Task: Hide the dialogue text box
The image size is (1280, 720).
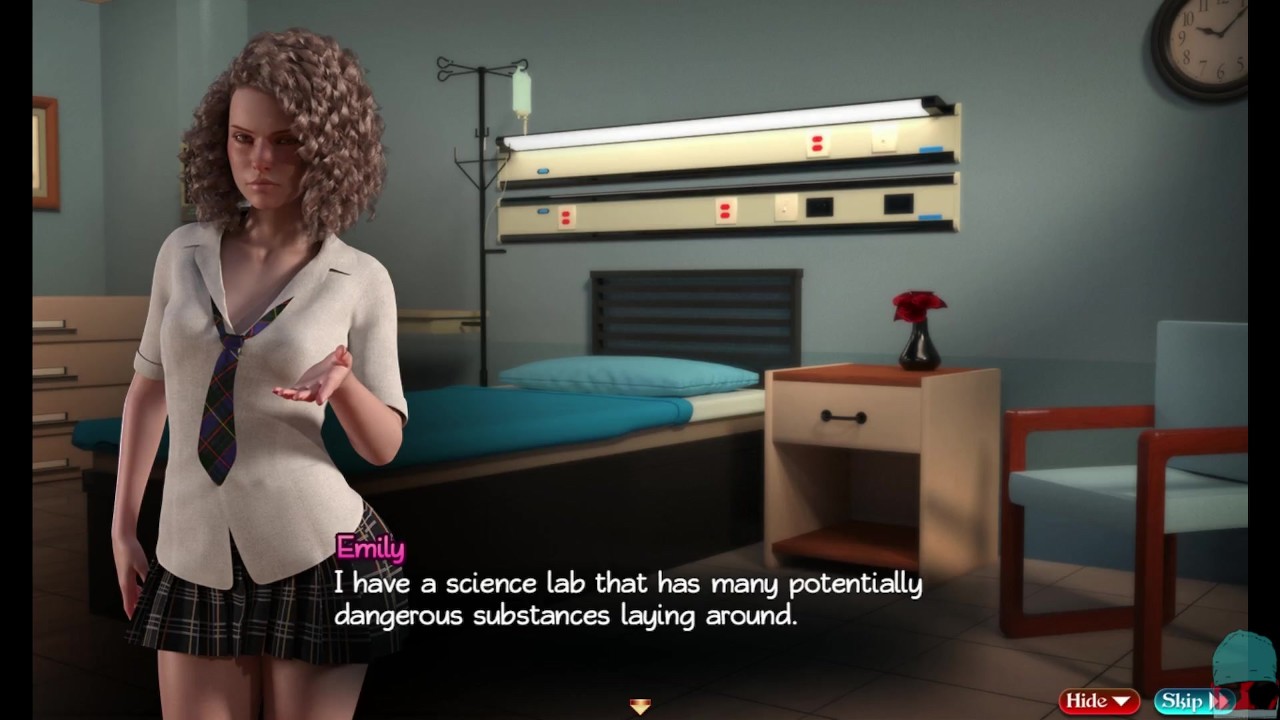Action: 1099,701
